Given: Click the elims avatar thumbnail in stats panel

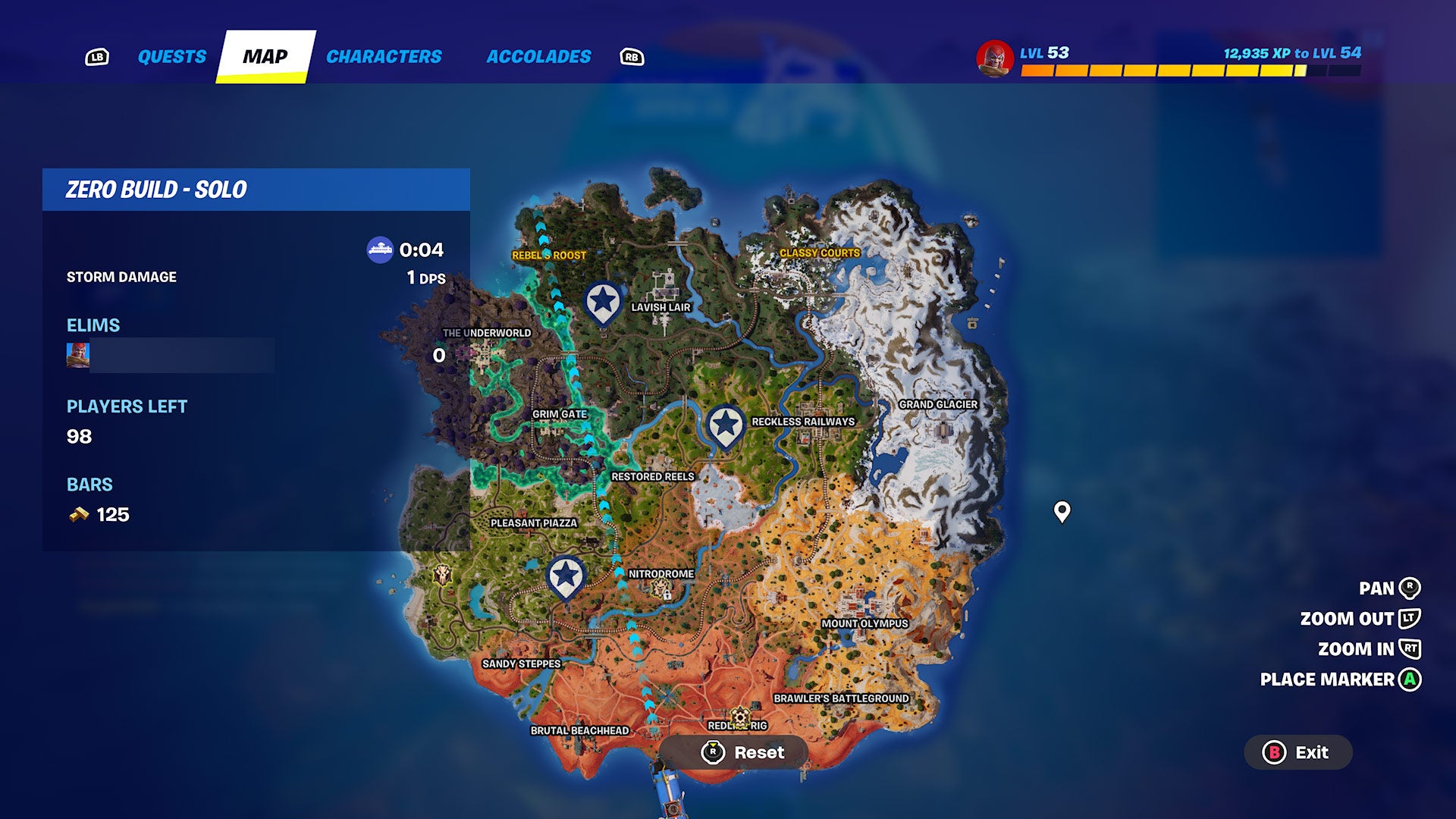Looking at the screenshot, I should click(x=77, y=355).
